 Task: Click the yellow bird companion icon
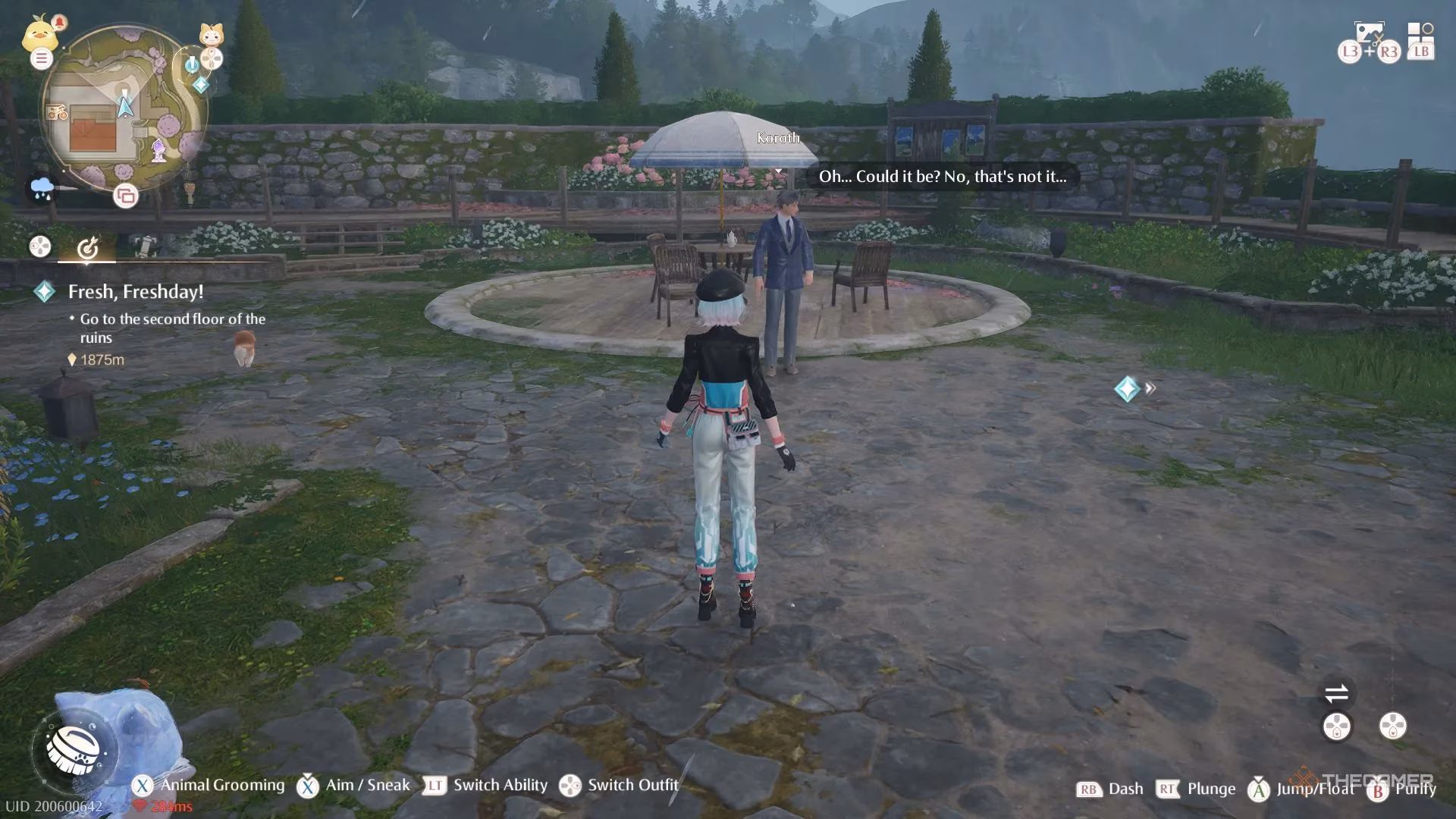click(x=39, y=36)
